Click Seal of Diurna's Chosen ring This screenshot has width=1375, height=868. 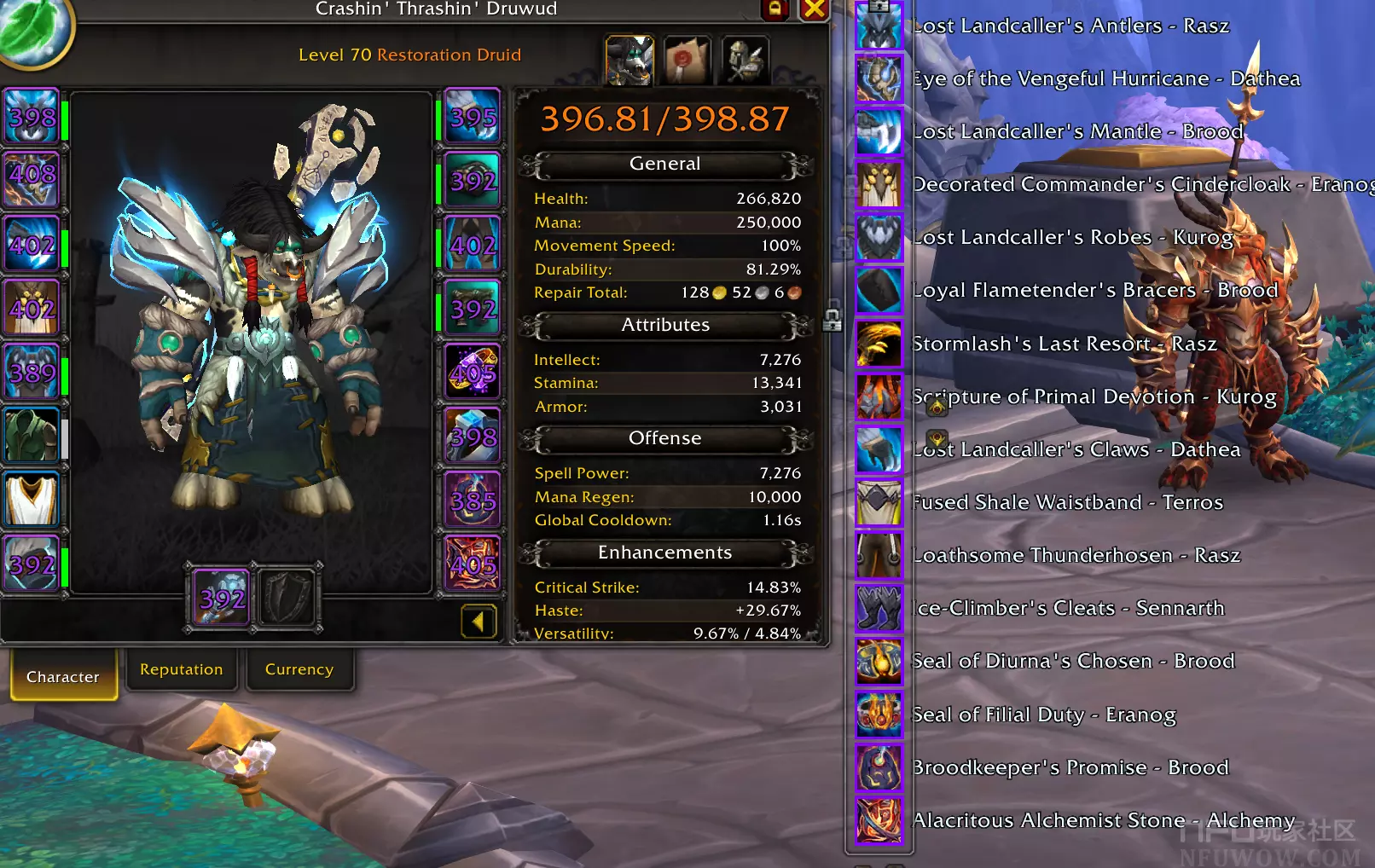pyautogui.click(x=879, y=662)
